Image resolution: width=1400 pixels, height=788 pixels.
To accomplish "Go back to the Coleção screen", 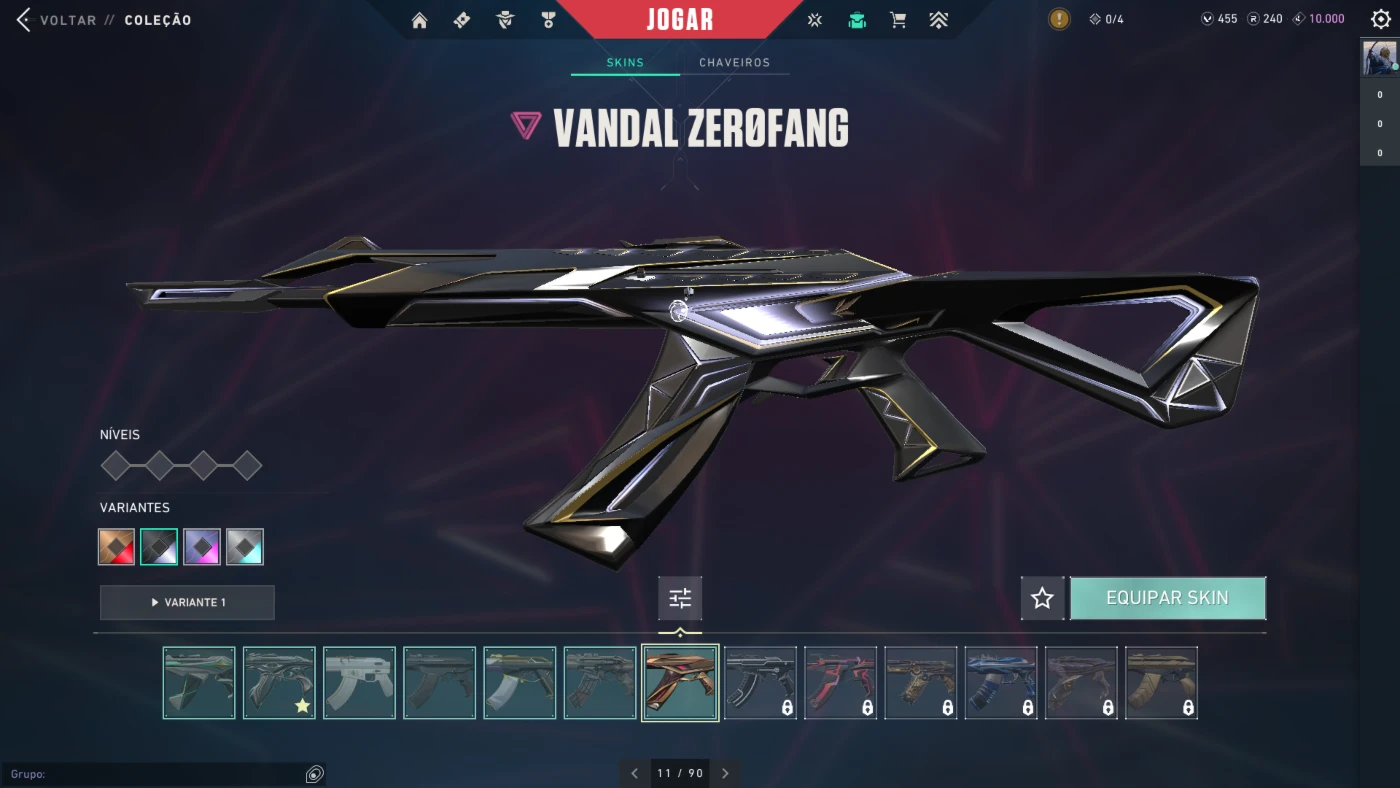I will (24, 20).
